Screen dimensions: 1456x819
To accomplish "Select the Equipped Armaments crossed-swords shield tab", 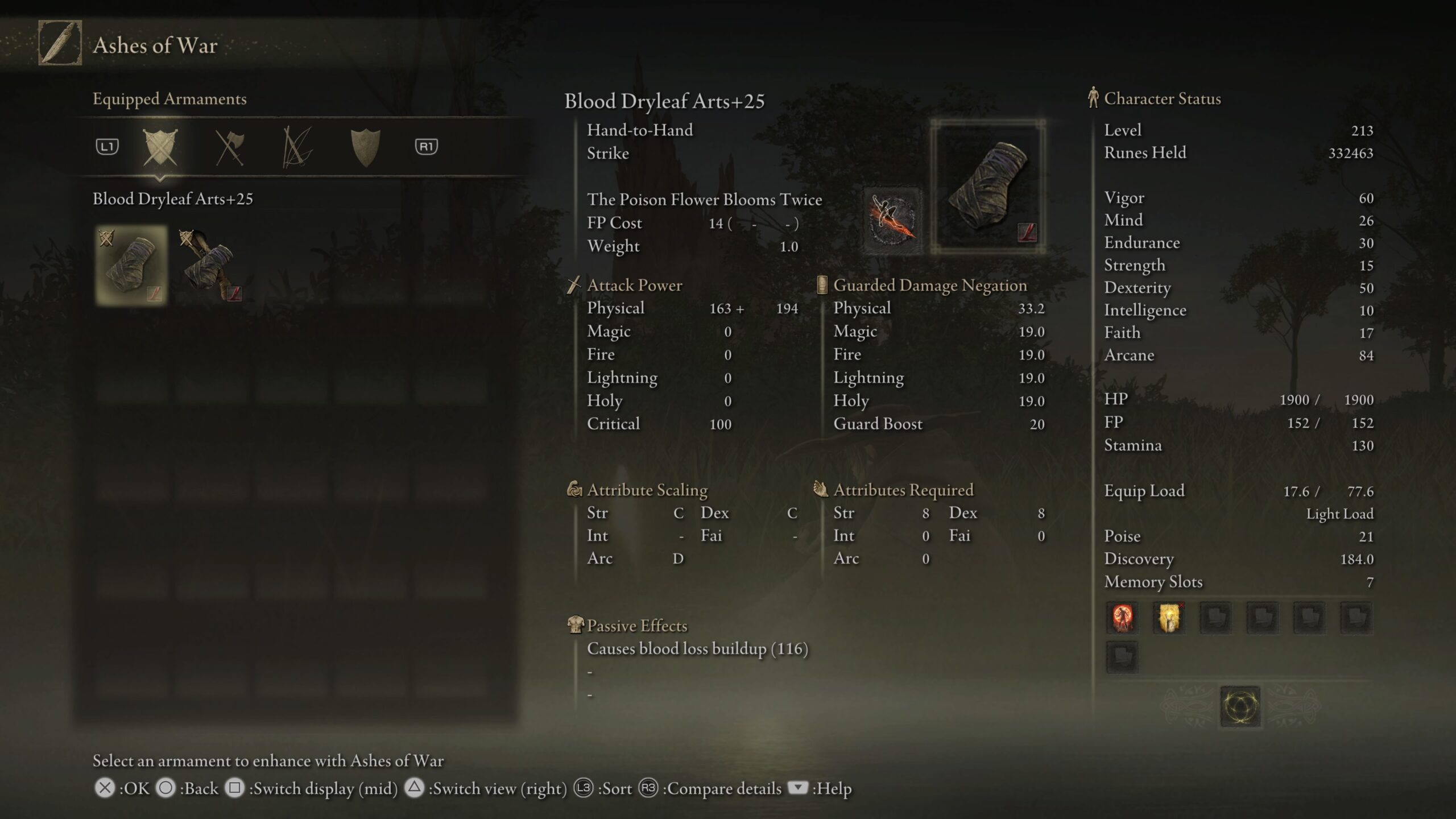I will 160,147.
